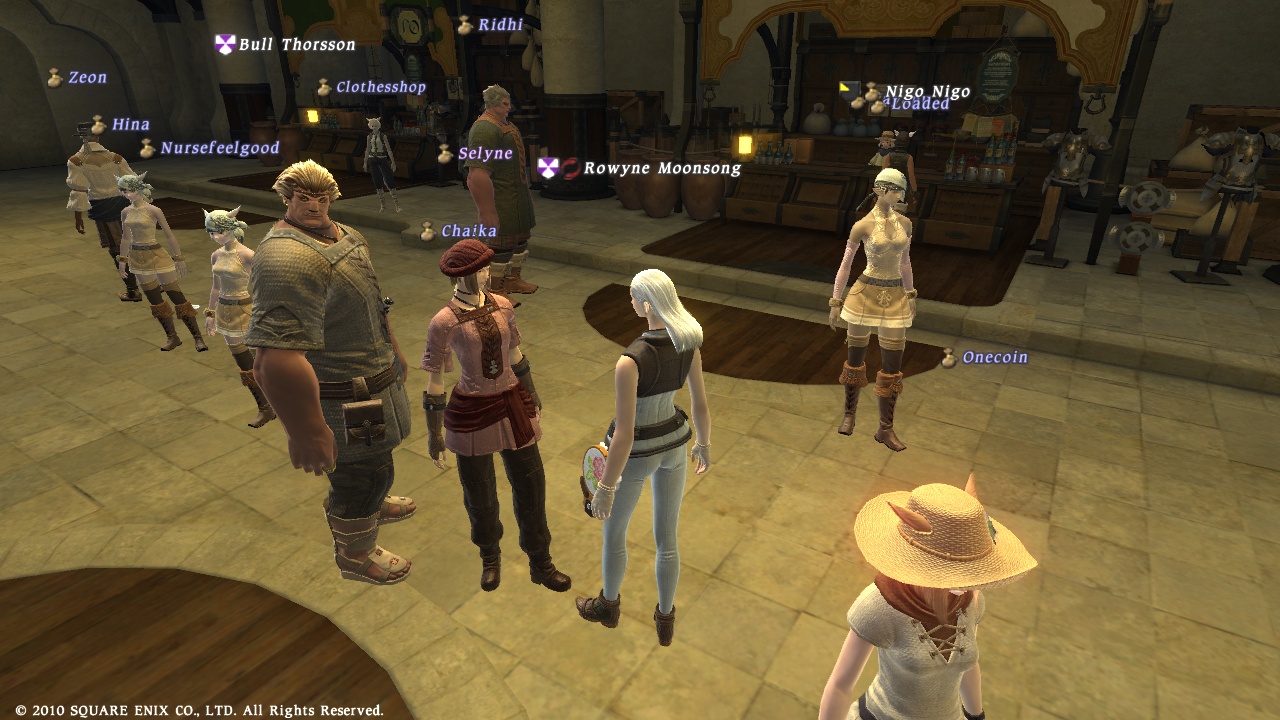Target the Ridhi nameplate
The image size is (1280, 720).
500,25
